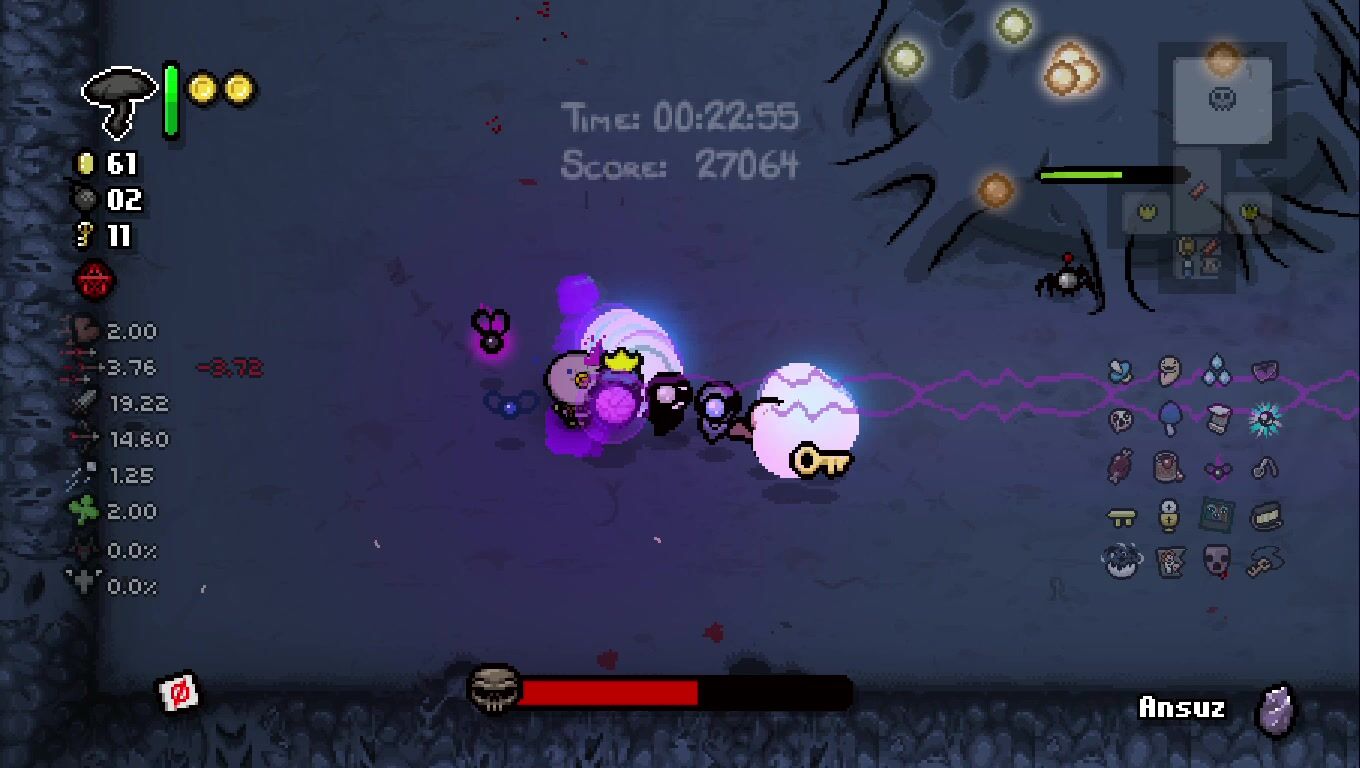This screenshot has height=768, width=1360.
Task: Click the devil head icon next to 0.0%
Action: coord(84,548)
